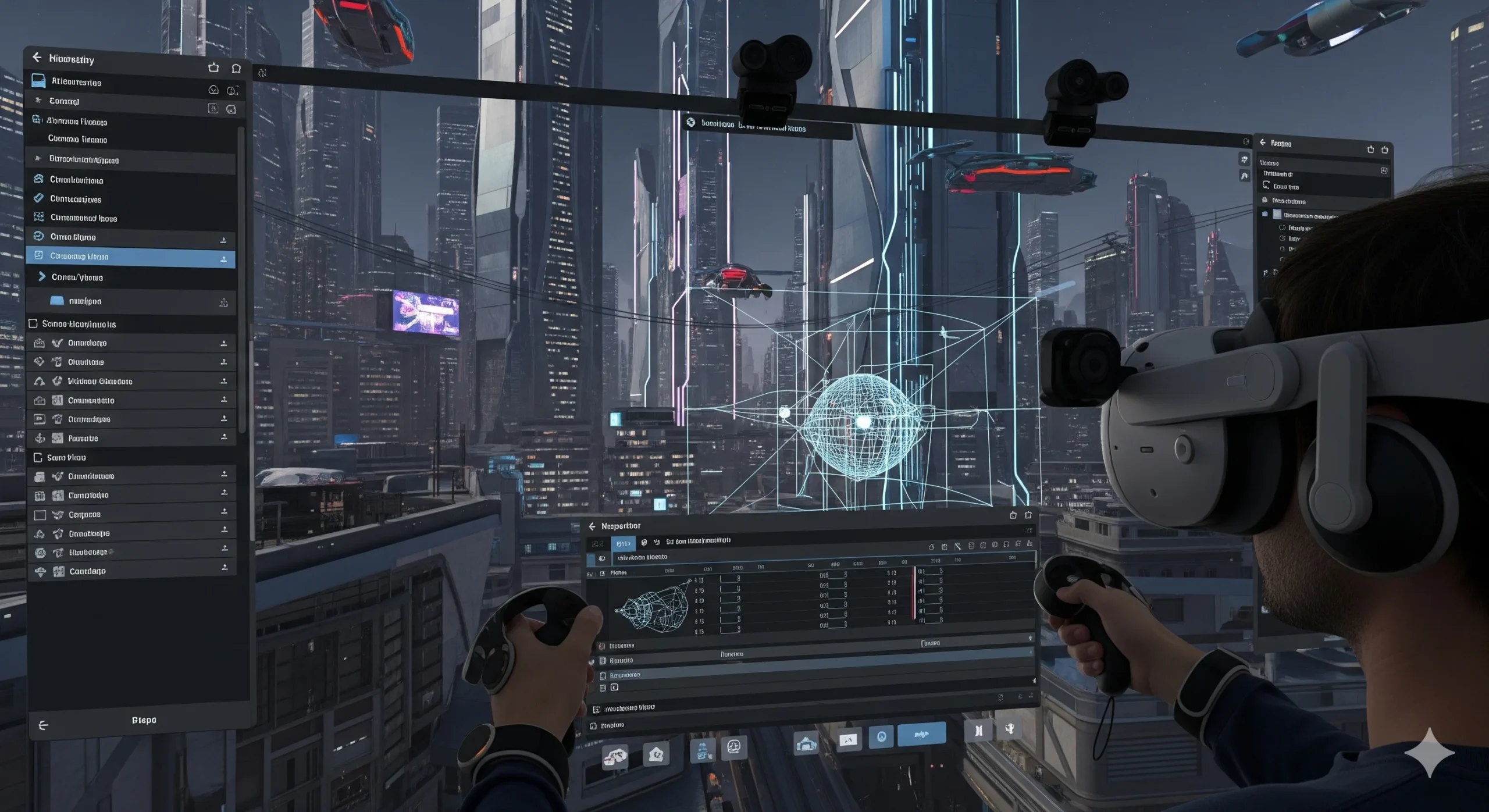Tick the checkbox beside the "Sonoo Hicurjiouo" section header
The image size is (1489, 812).
click(x=33, y=323)
